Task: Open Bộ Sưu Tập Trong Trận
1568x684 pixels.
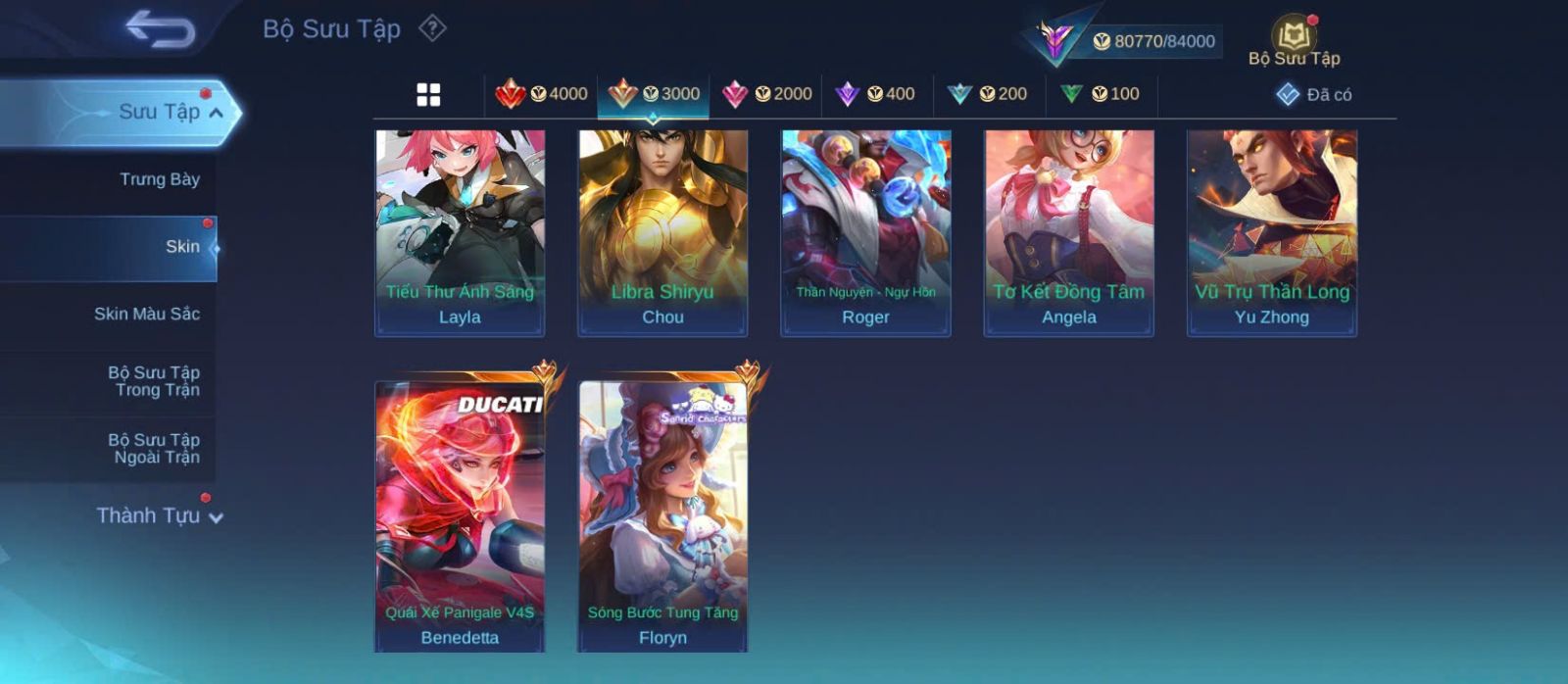Action: click(x=154, y=381)
